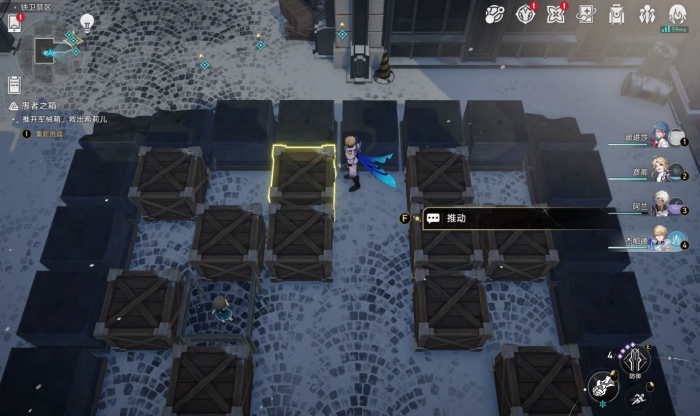Open the character portrait menu
Image resolution: width=700 pixels, height=416 pixels.
678,14
